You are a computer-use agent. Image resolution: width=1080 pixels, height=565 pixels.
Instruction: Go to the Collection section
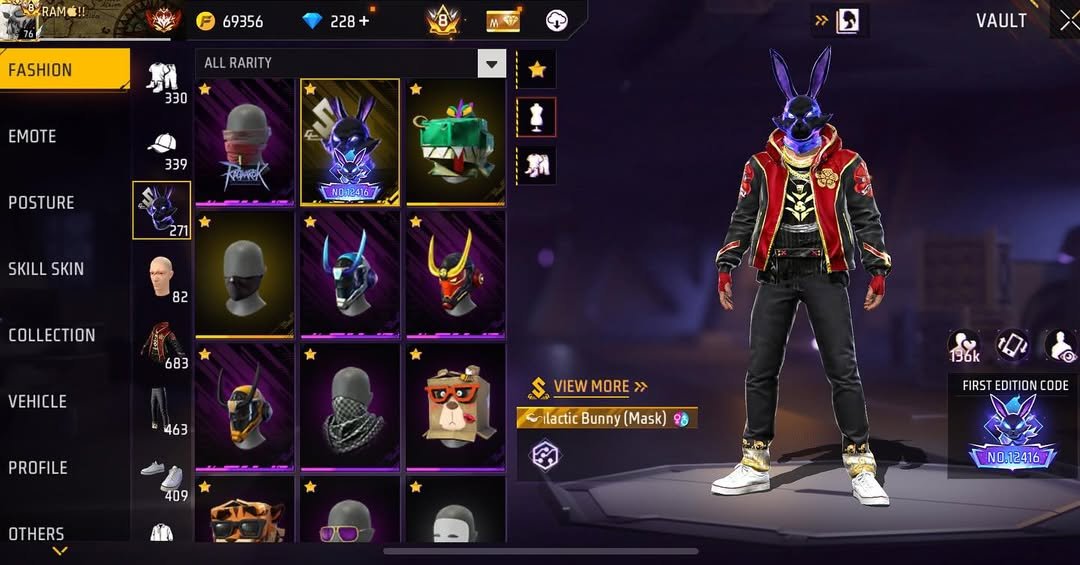point(52,335)
